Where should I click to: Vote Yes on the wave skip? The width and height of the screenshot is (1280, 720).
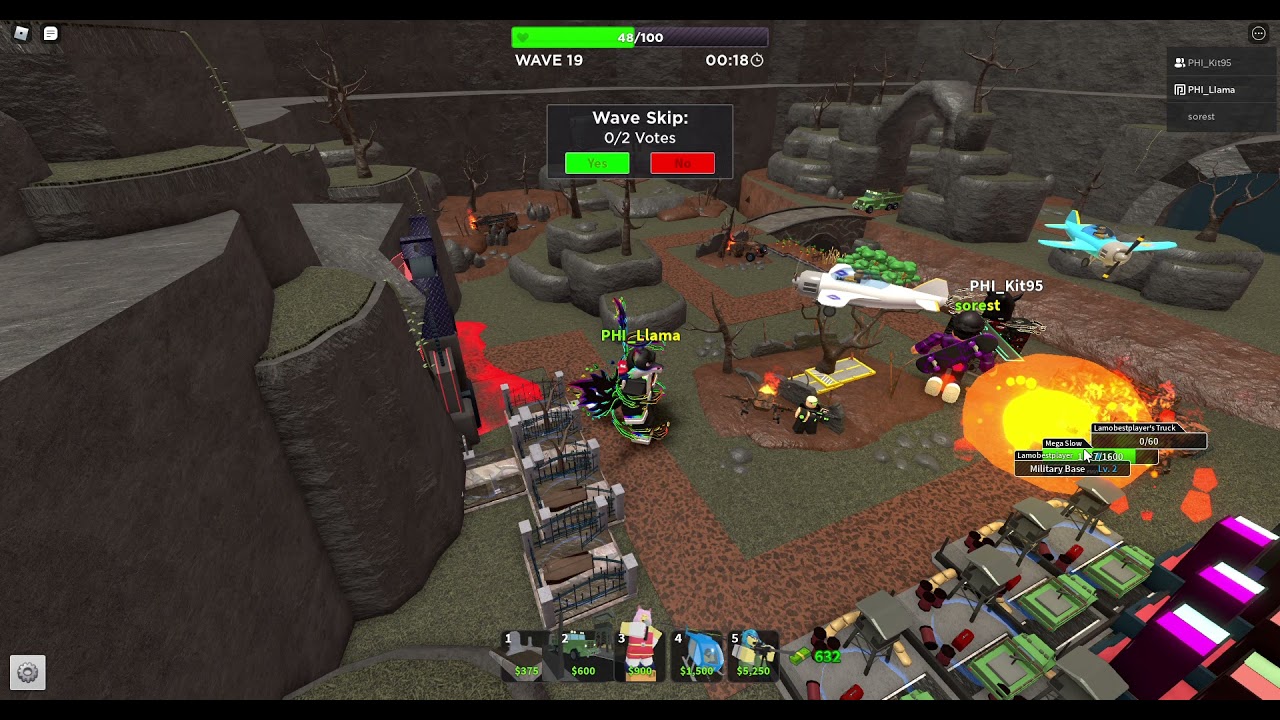pos(597,163)
